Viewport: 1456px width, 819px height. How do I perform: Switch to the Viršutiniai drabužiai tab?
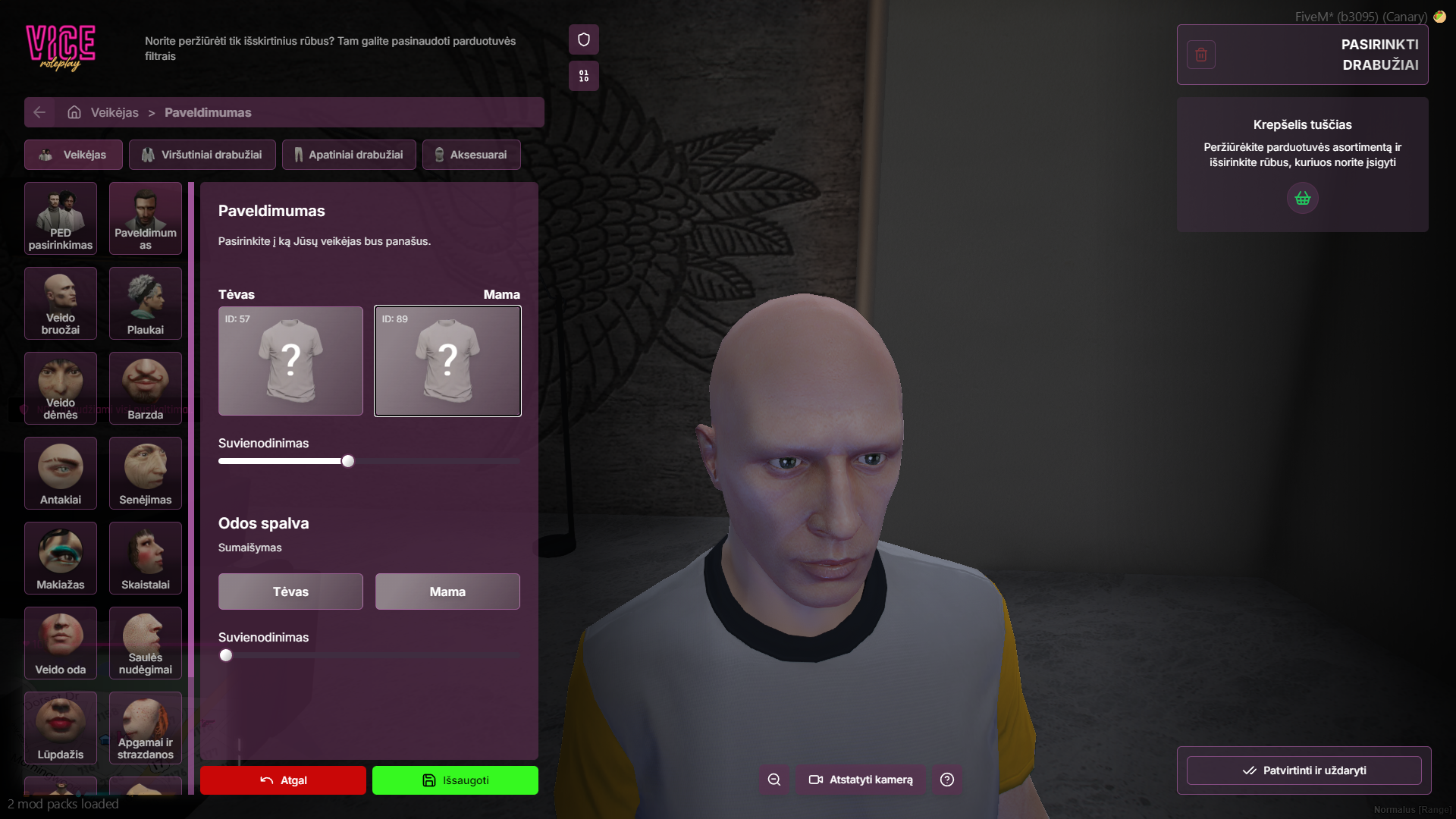[202, 155]
